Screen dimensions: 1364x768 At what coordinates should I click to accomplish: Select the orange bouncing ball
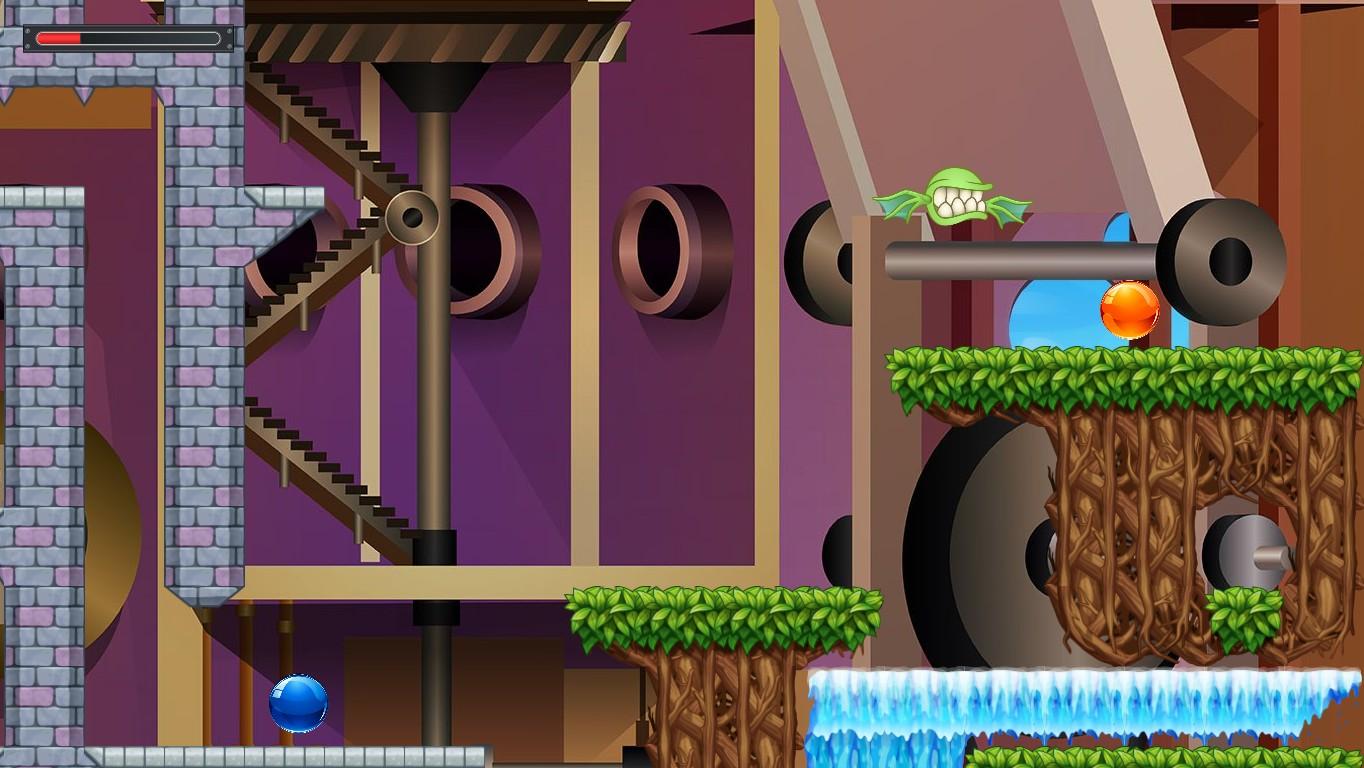[x=1127, y=310]
